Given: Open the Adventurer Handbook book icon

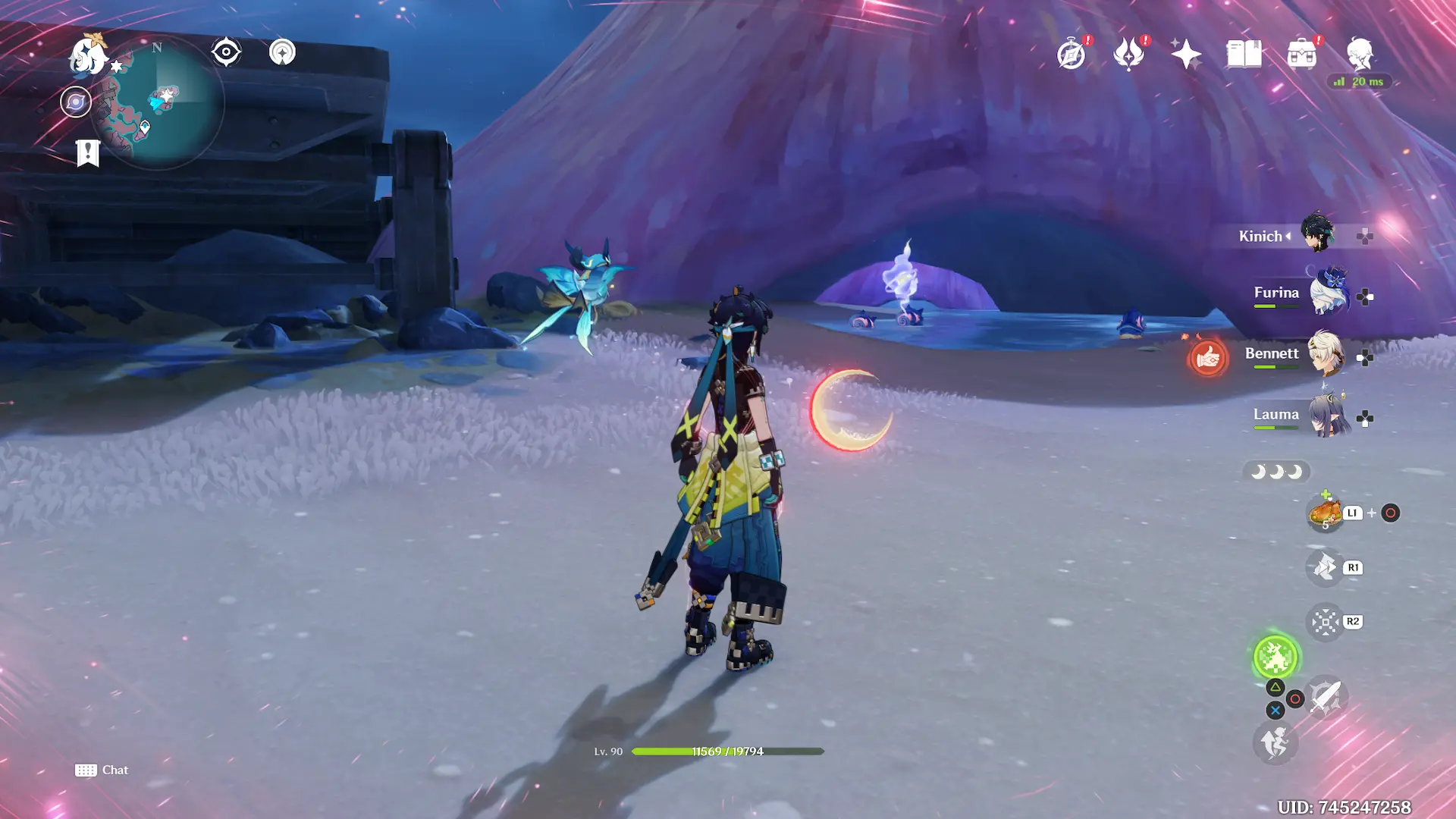Looking at the screenshot, I should [1244, 55].
